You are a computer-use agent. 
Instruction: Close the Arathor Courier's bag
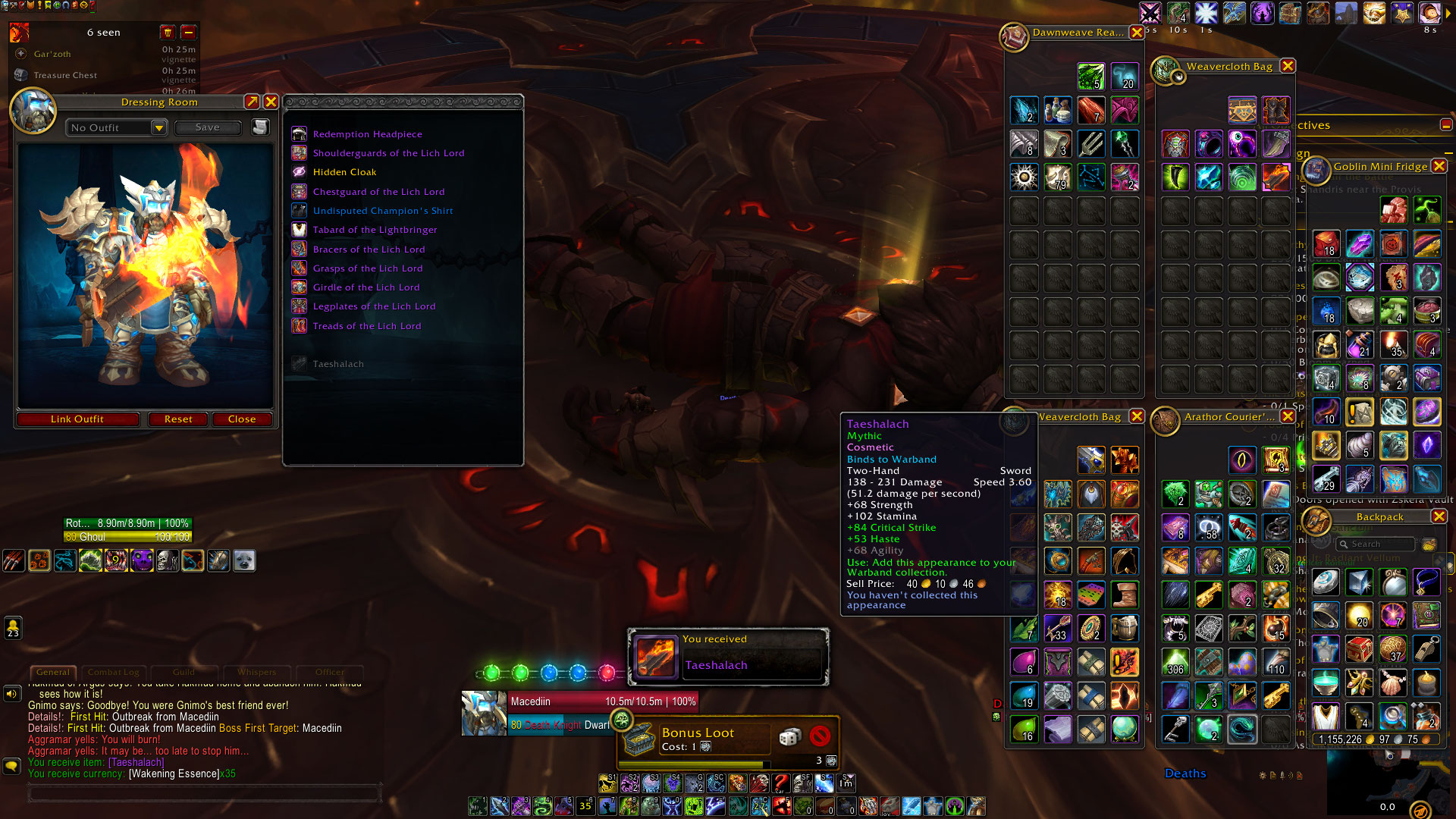point(1288,416)
